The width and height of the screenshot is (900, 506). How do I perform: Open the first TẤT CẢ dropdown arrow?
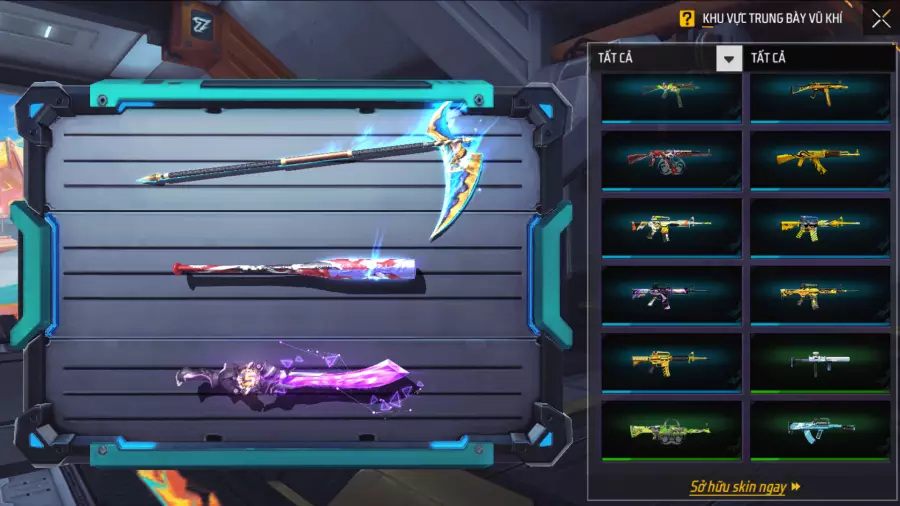point(729,59)
